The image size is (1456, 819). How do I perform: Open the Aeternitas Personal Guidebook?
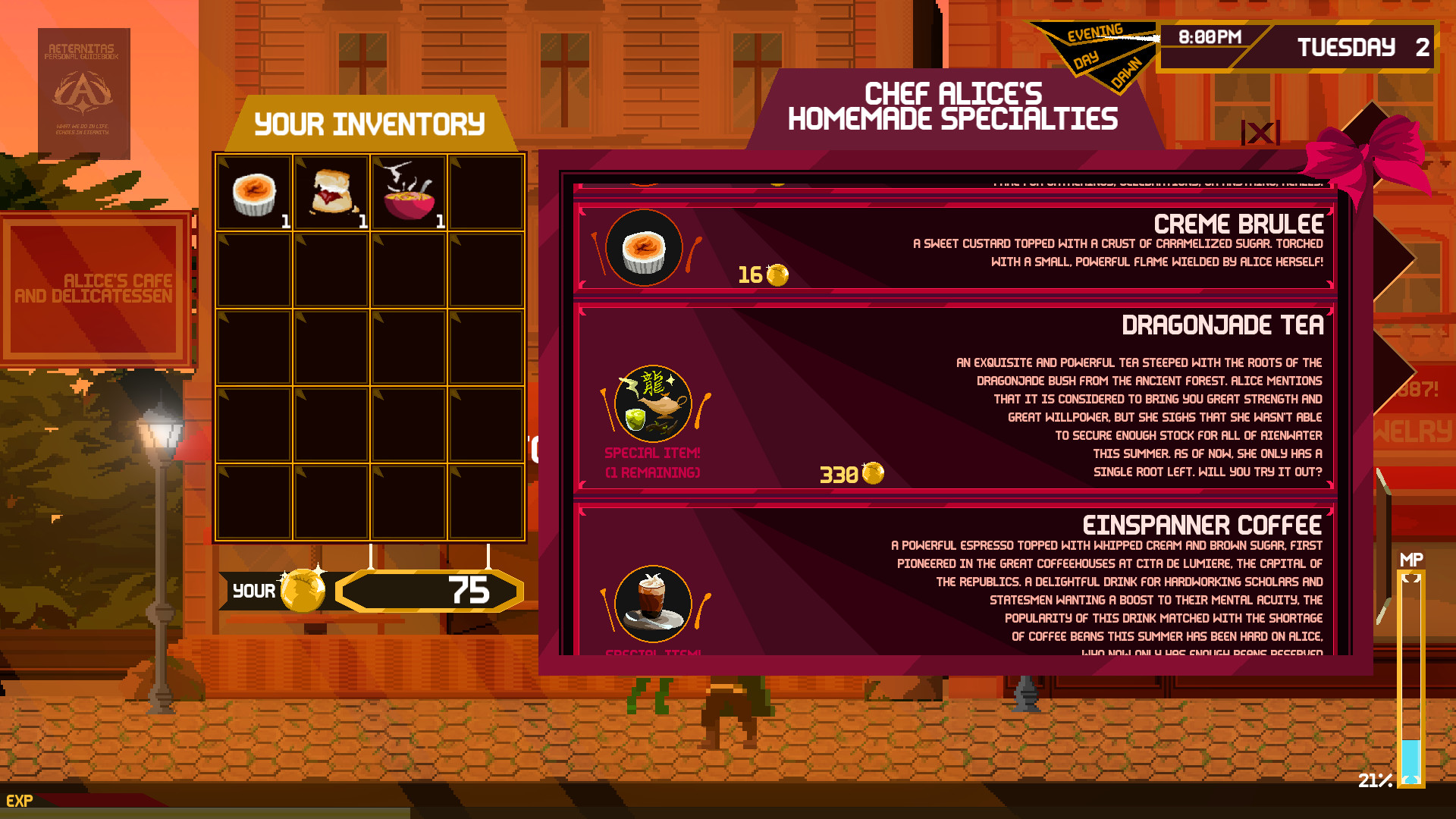[84, 93]
